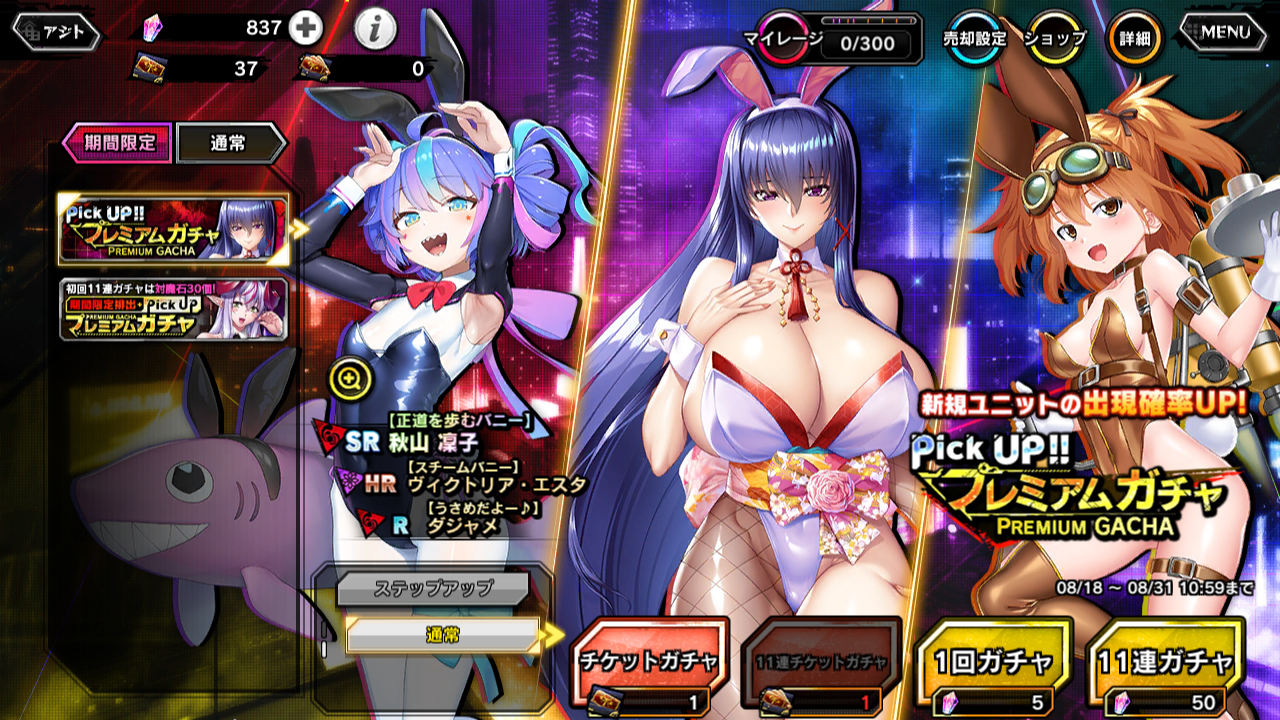The width and height of the screenshot is (1280, 720).
Task: Choose the yellow 通常 option
Action: pyautogui.click(x=442, y=634)
